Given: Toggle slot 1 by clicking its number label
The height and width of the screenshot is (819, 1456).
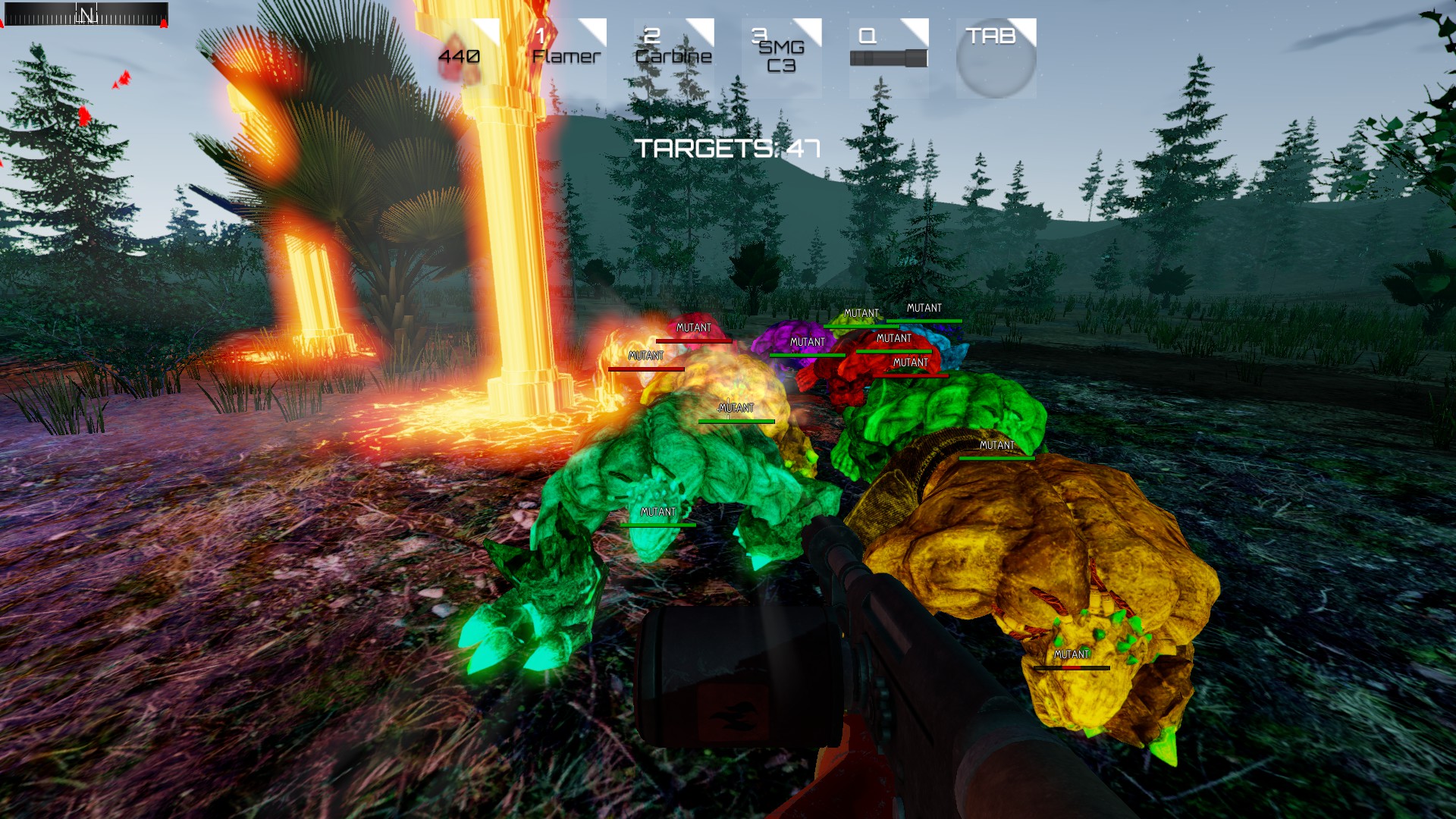Looking at the screenshot, I should point(539,35).
